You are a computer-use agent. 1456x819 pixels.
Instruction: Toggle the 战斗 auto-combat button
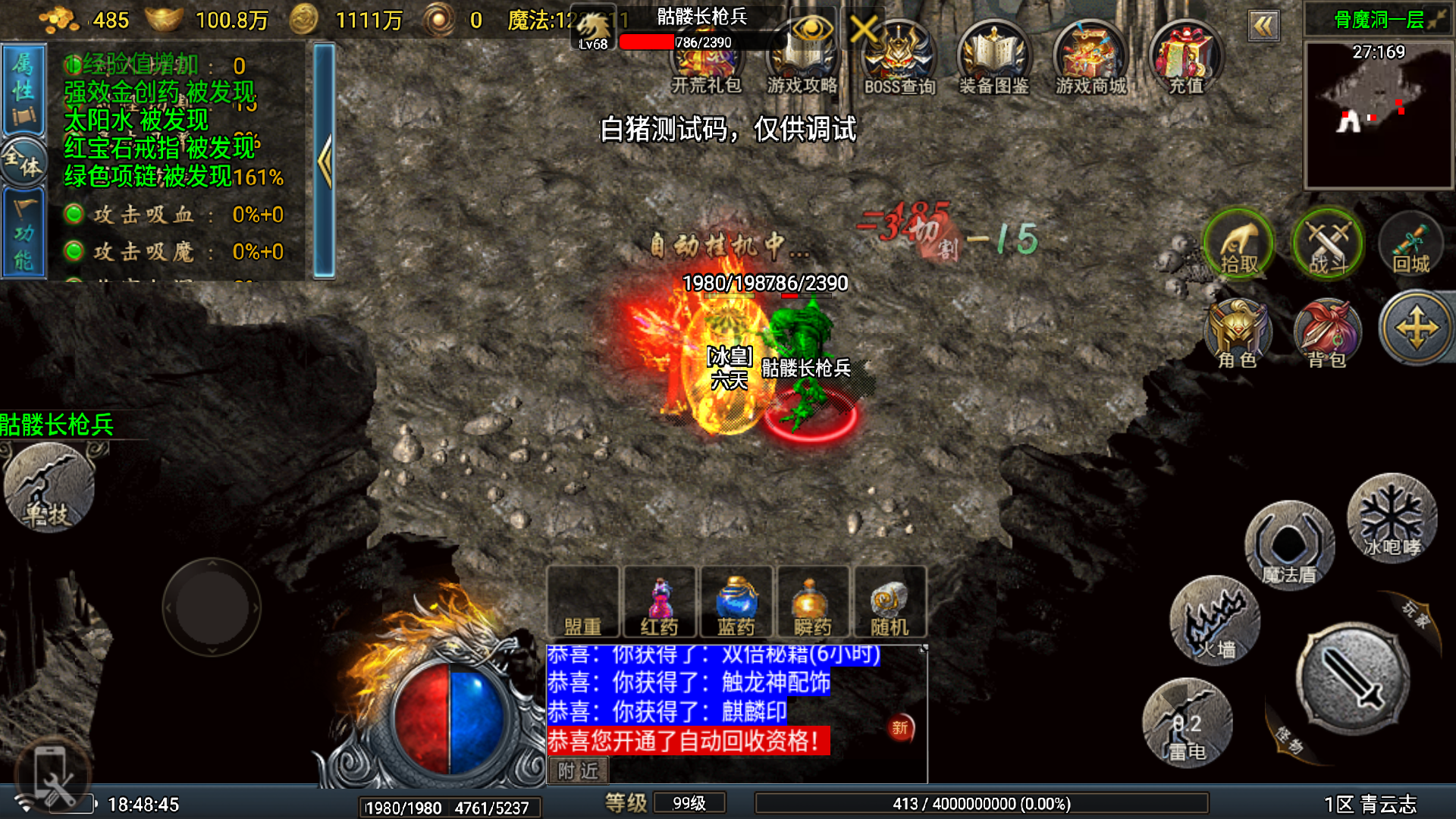click(x=1327, y=244)
